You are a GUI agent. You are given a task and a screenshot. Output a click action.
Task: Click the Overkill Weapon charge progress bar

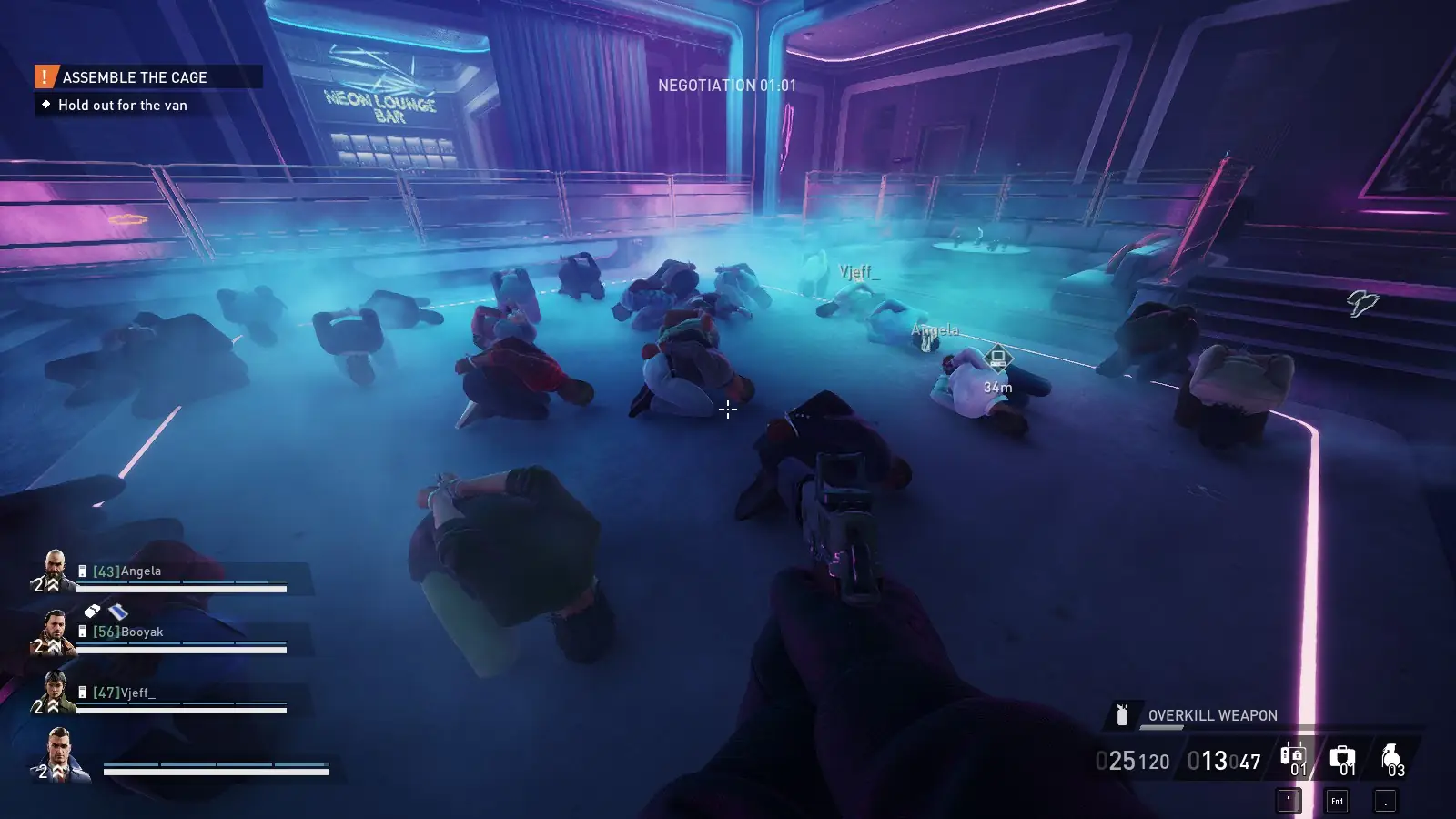(1160, 727)
